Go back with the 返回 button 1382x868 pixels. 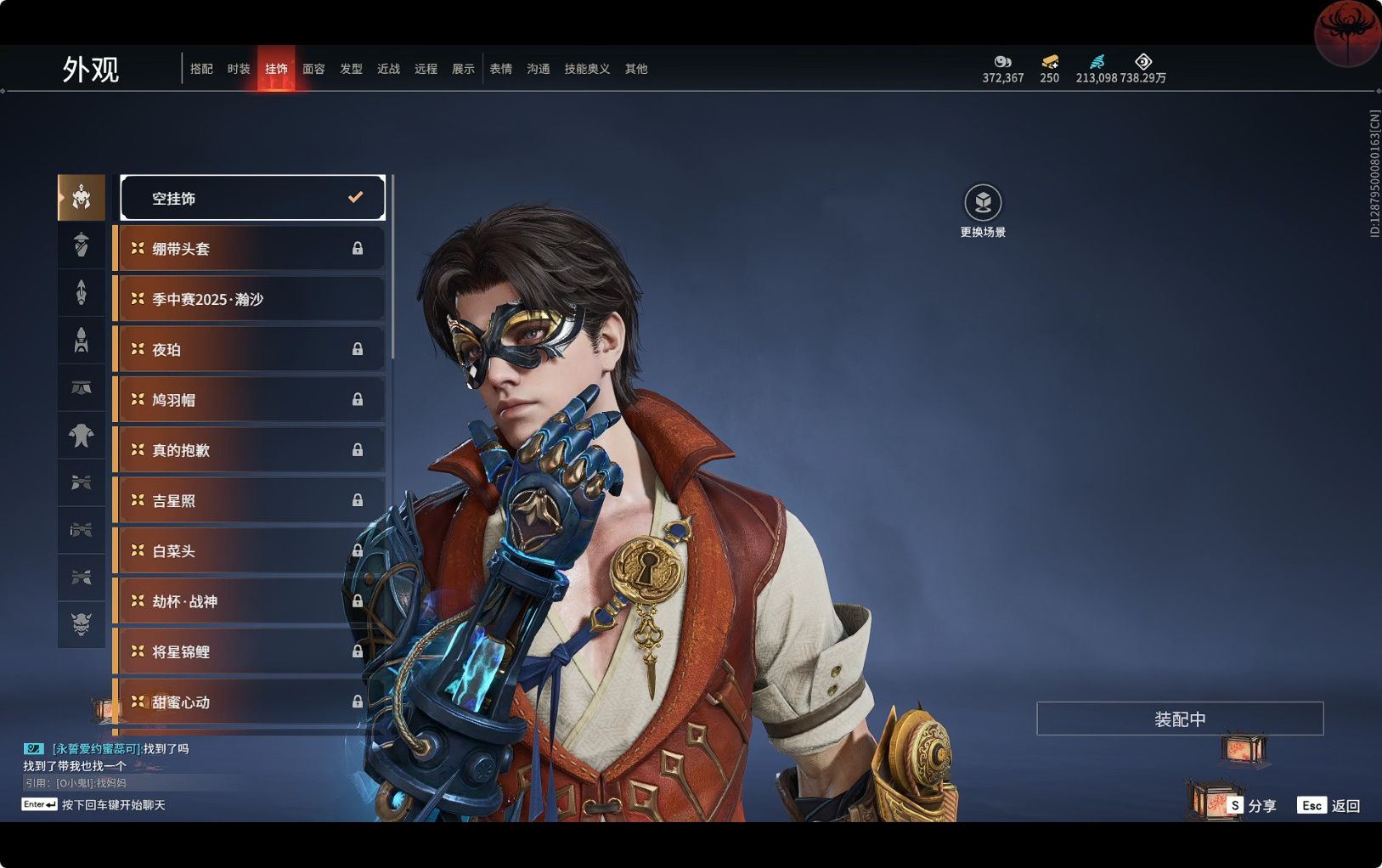coord(1329,805)
